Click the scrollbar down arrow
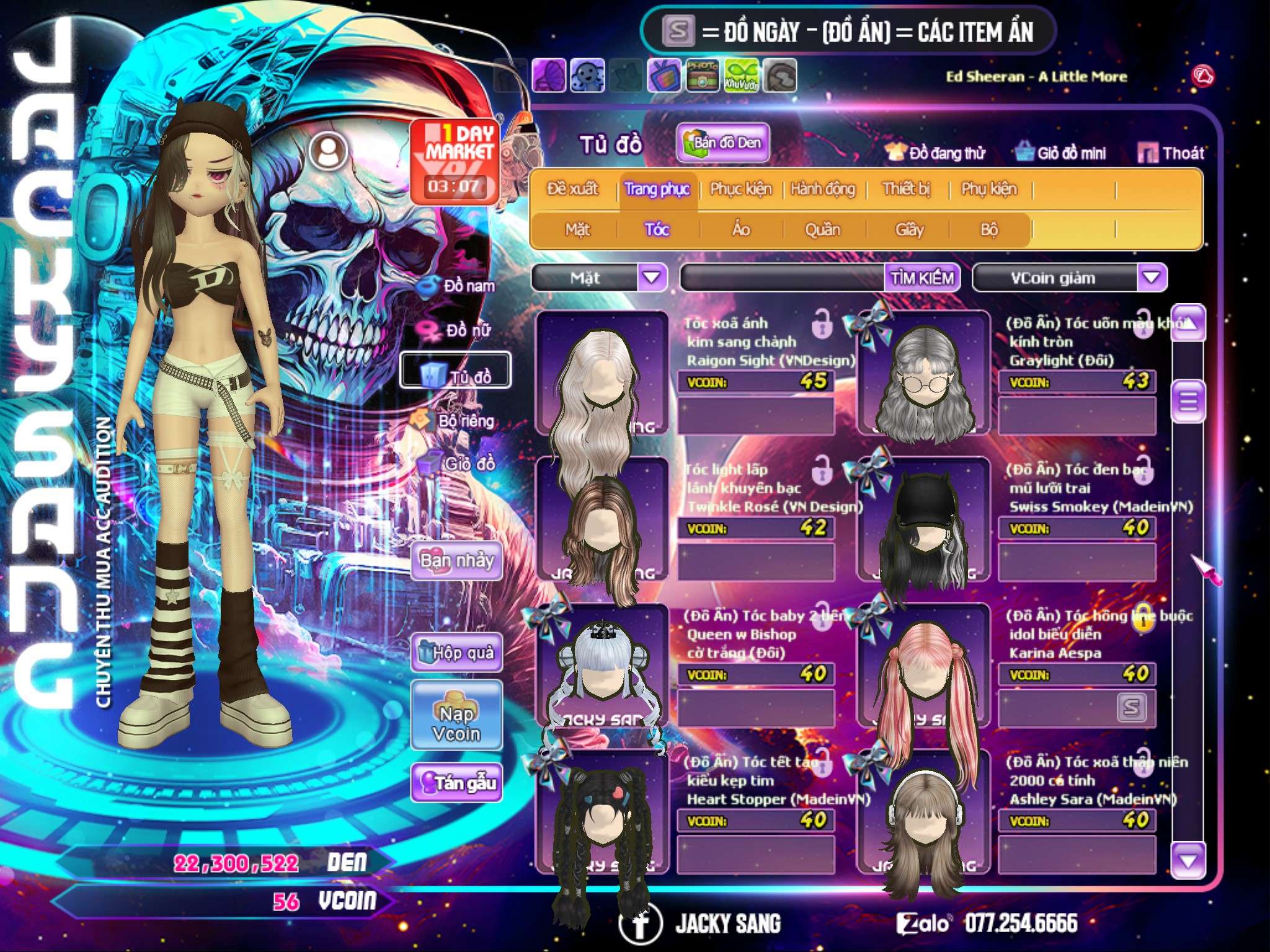The image size is (1270, 952). 1188,860
